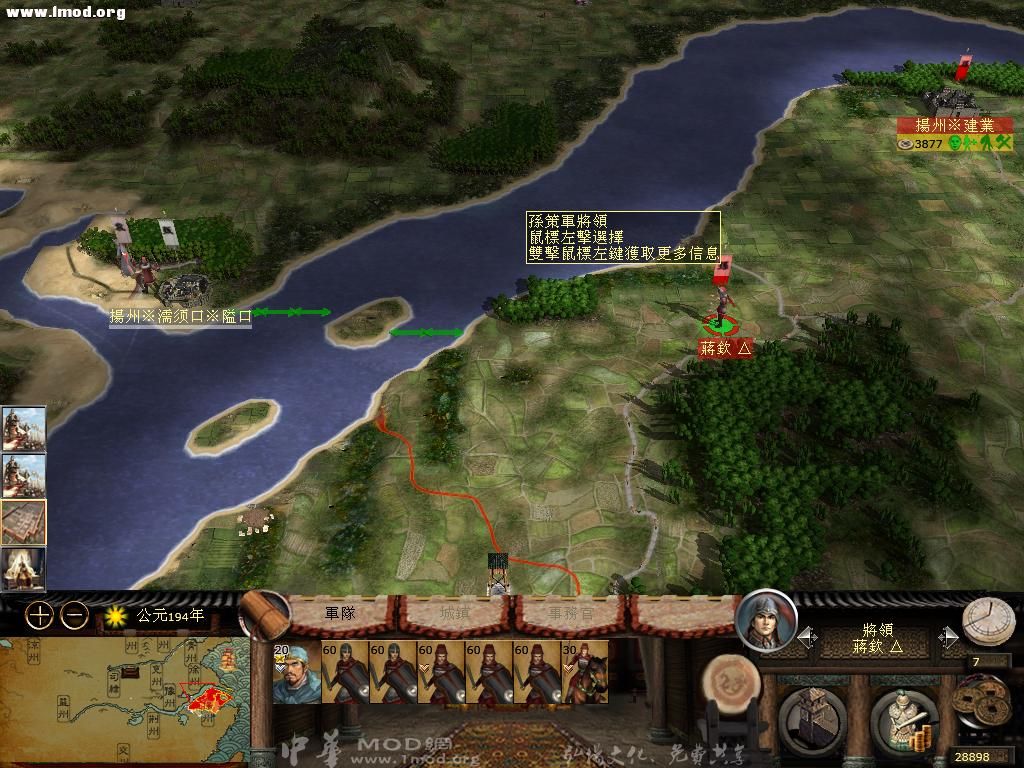Viewport: 1024px width, 768px height.
Task: Select the general's bodyguard unit card
Action: click(x=296, y=672)
